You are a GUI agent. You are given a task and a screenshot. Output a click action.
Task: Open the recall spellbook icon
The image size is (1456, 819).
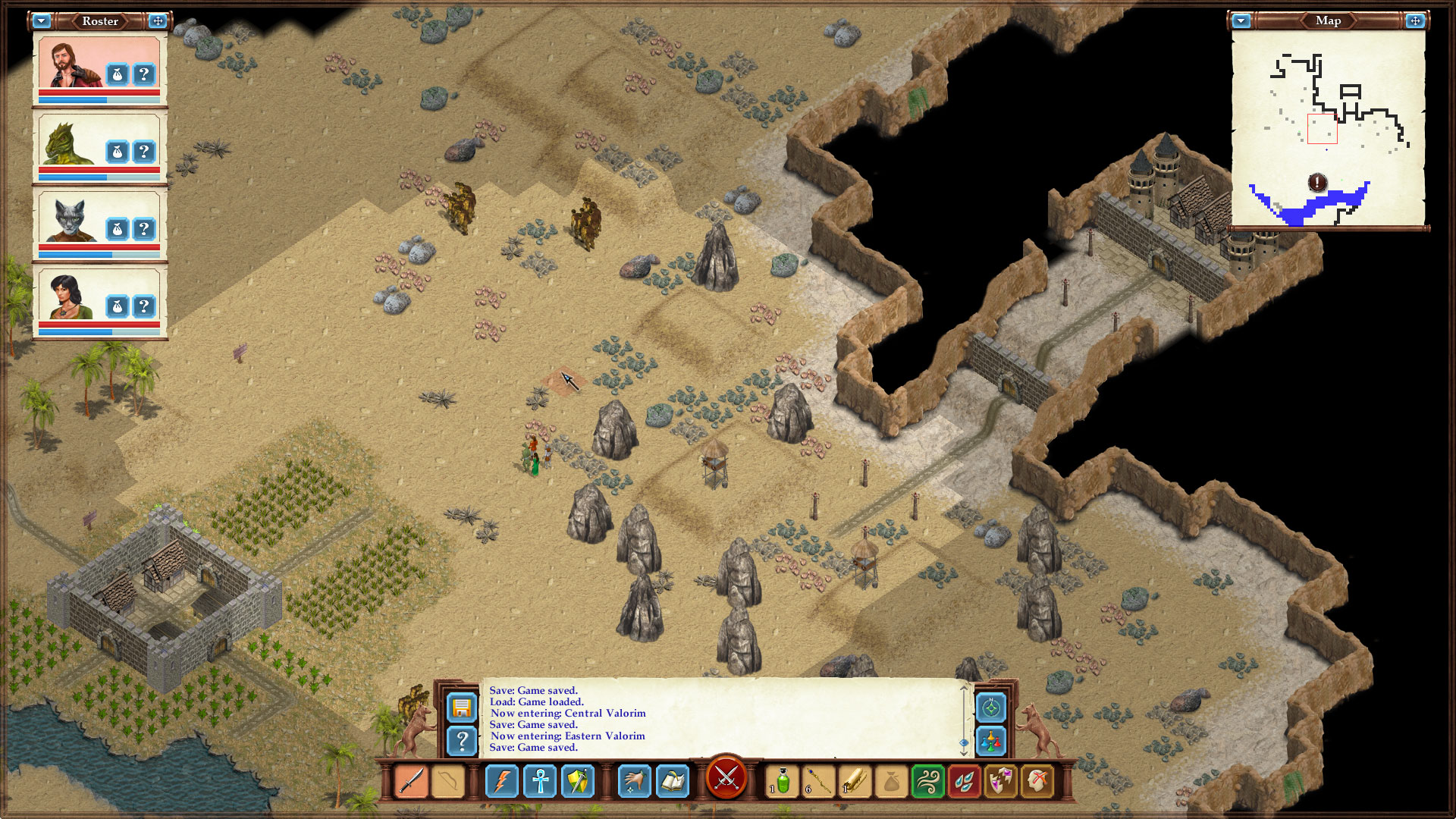tap(672, 781)
